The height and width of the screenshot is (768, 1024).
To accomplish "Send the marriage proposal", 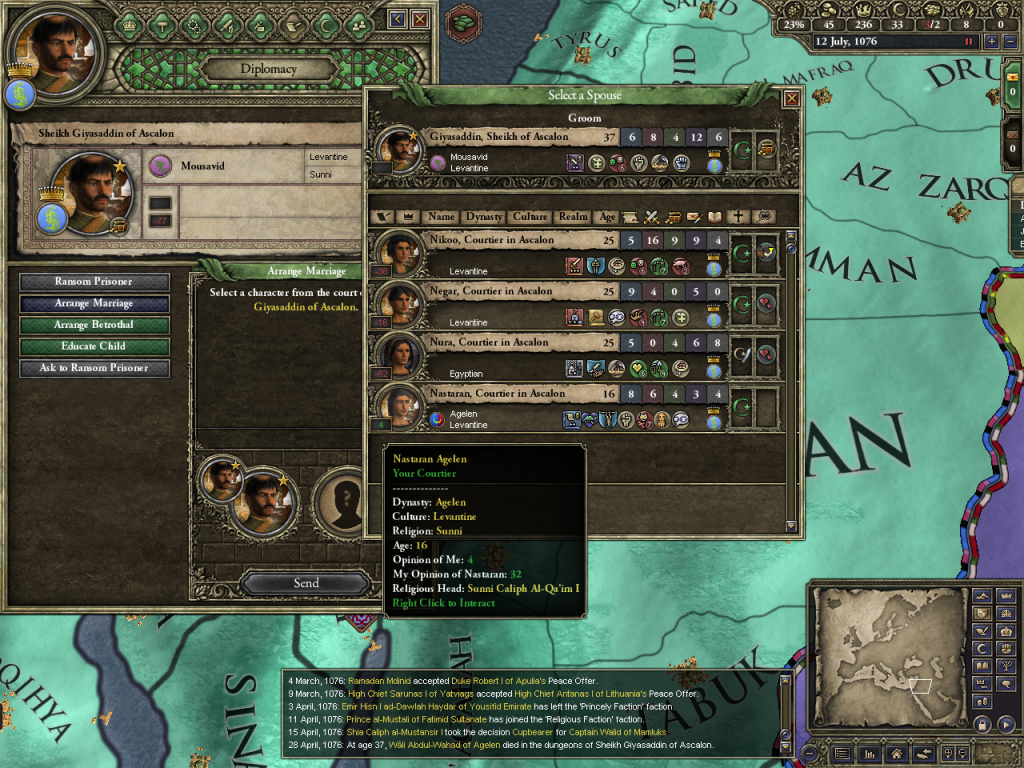I will click(306, 583).
